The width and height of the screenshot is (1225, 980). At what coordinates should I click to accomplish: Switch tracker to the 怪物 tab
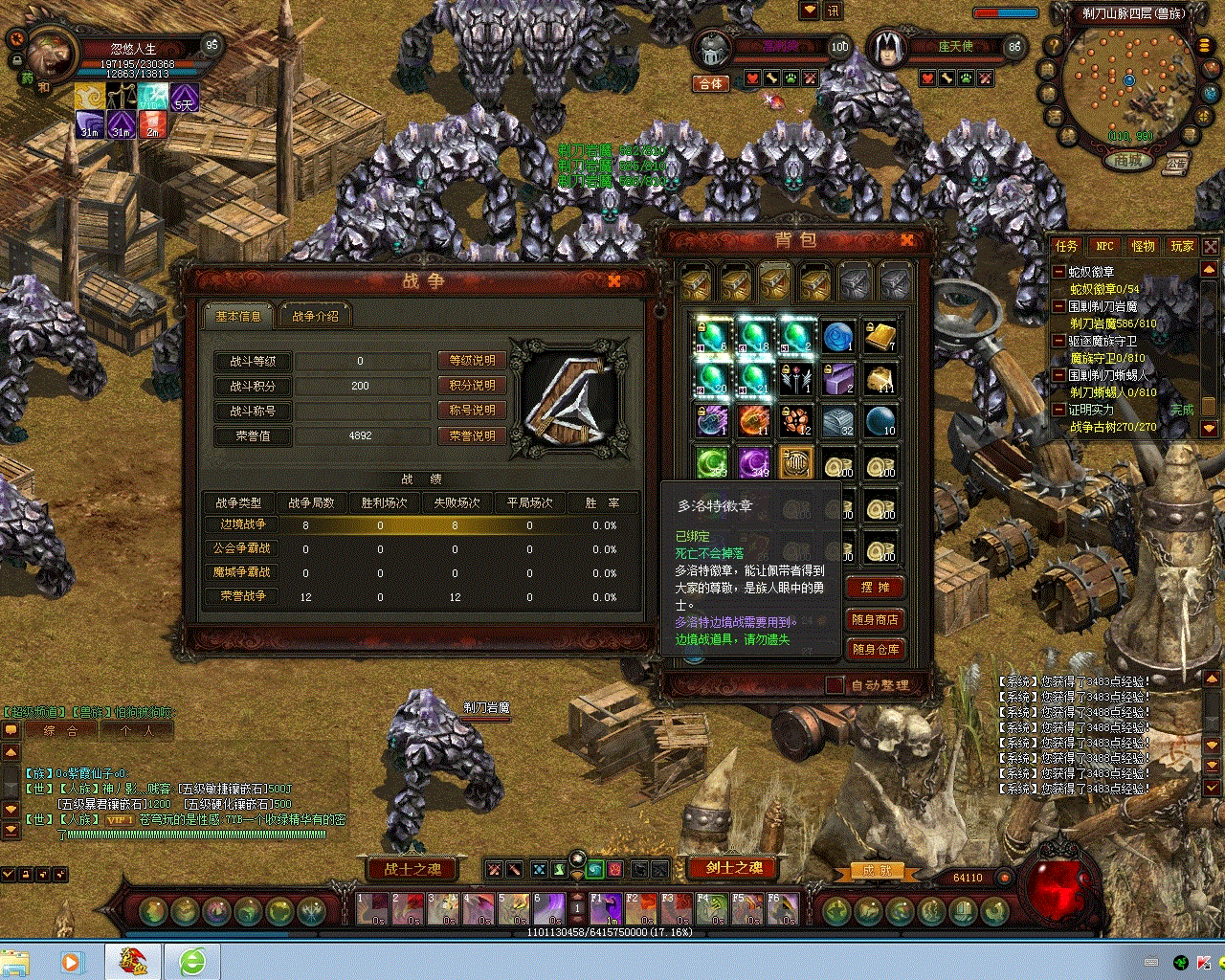[x=1144, y=246]
